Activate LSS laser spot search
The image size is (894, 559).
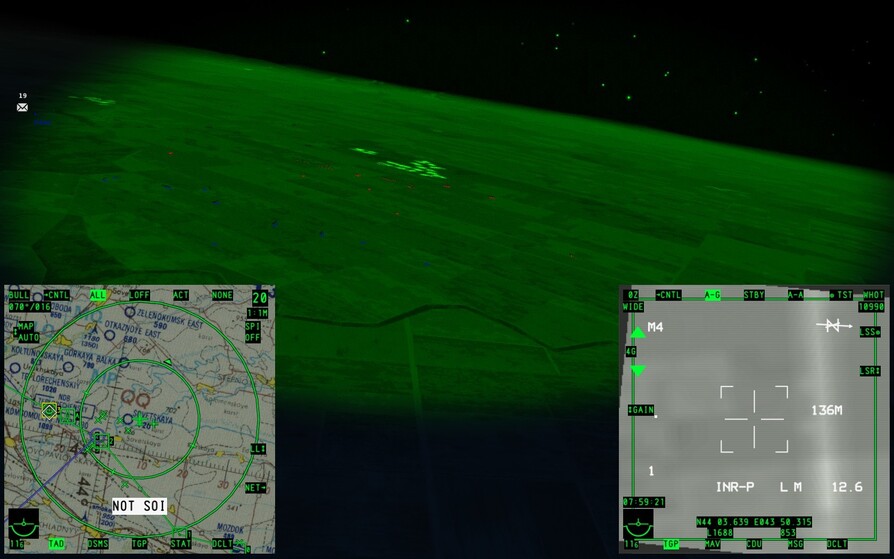[869, 332]
